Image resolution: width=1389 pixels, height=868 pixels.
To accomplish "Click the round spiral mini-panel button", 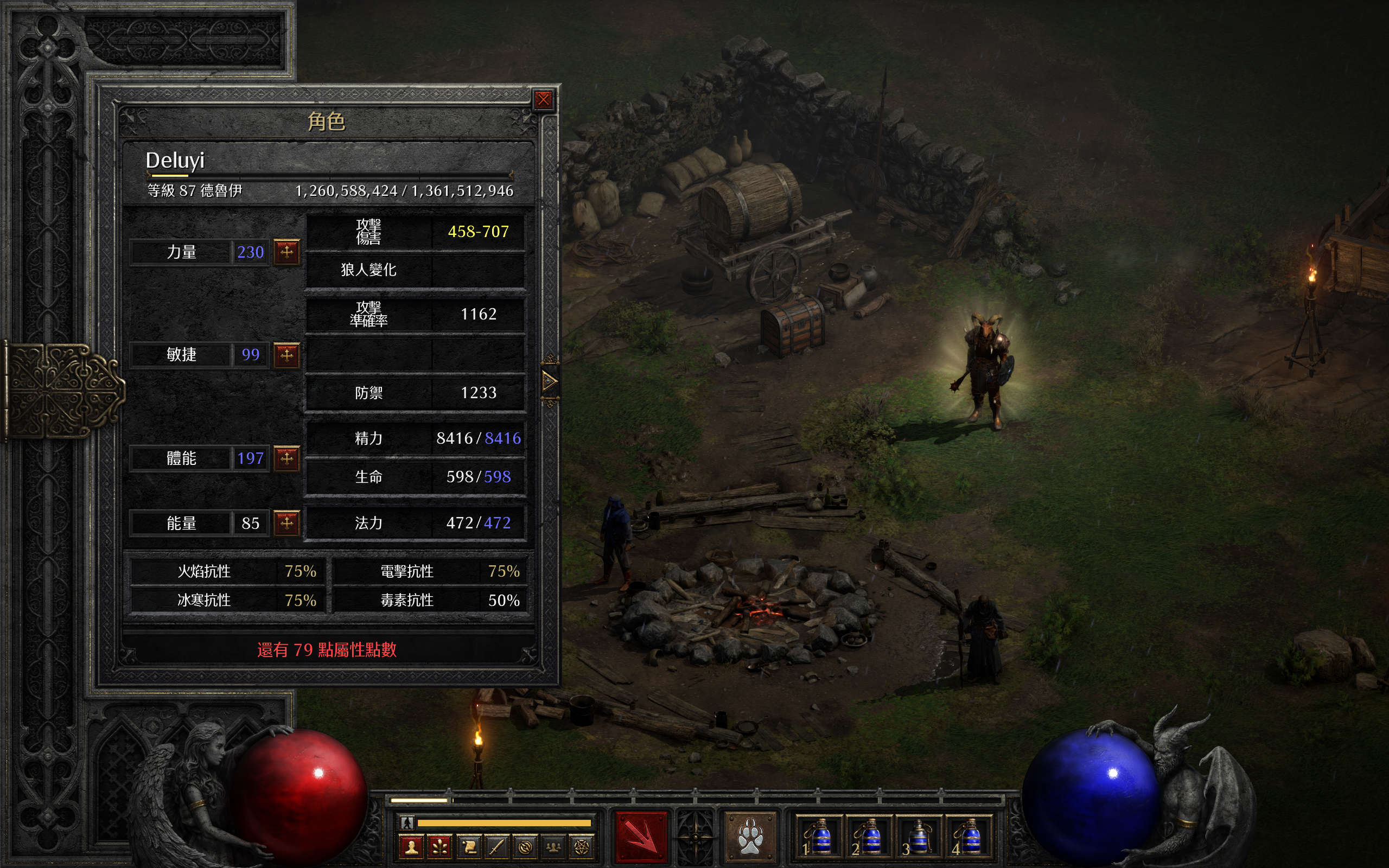I will click(x=525, y=847).
